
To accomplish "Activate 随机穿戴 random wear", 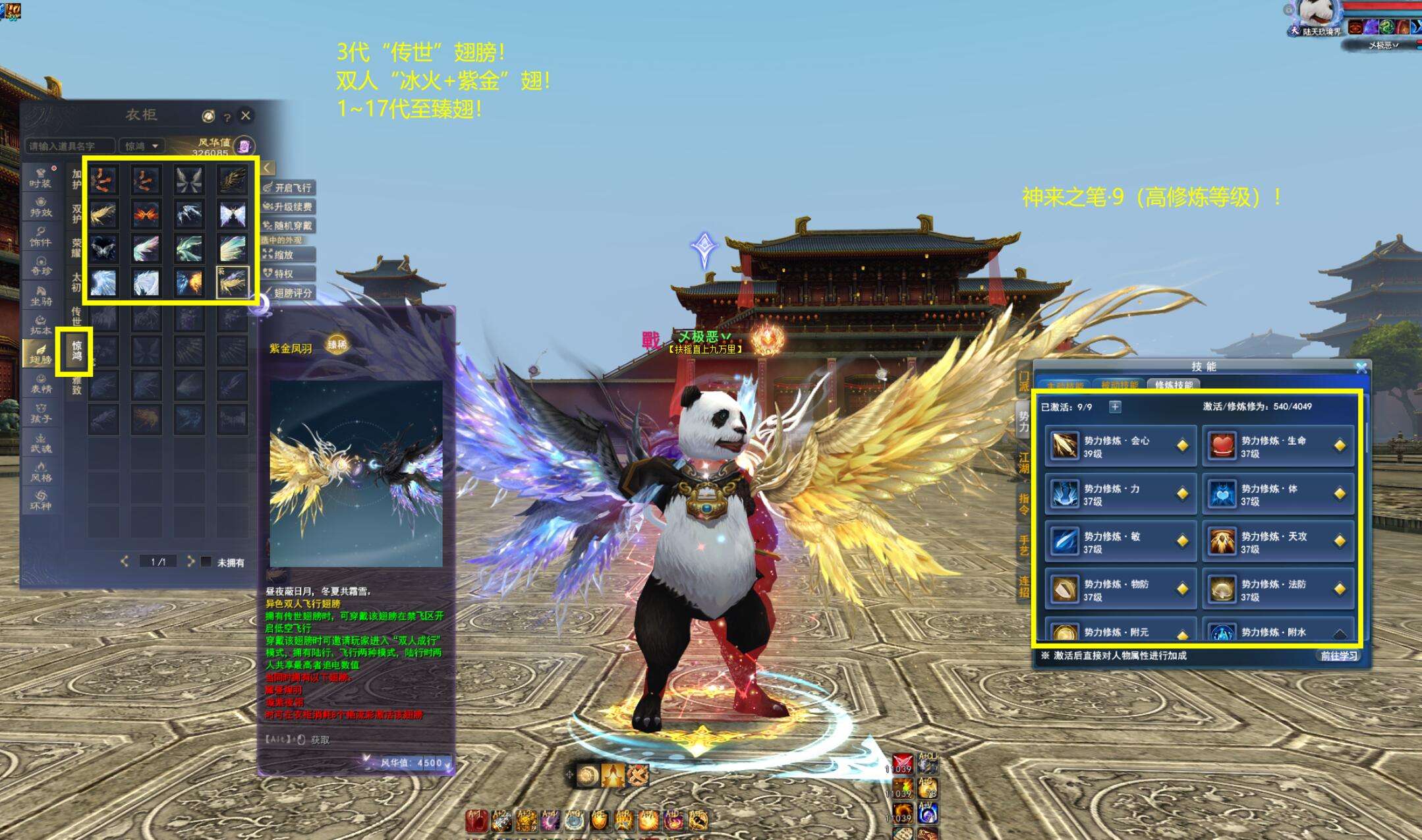I will click(289, 226).
